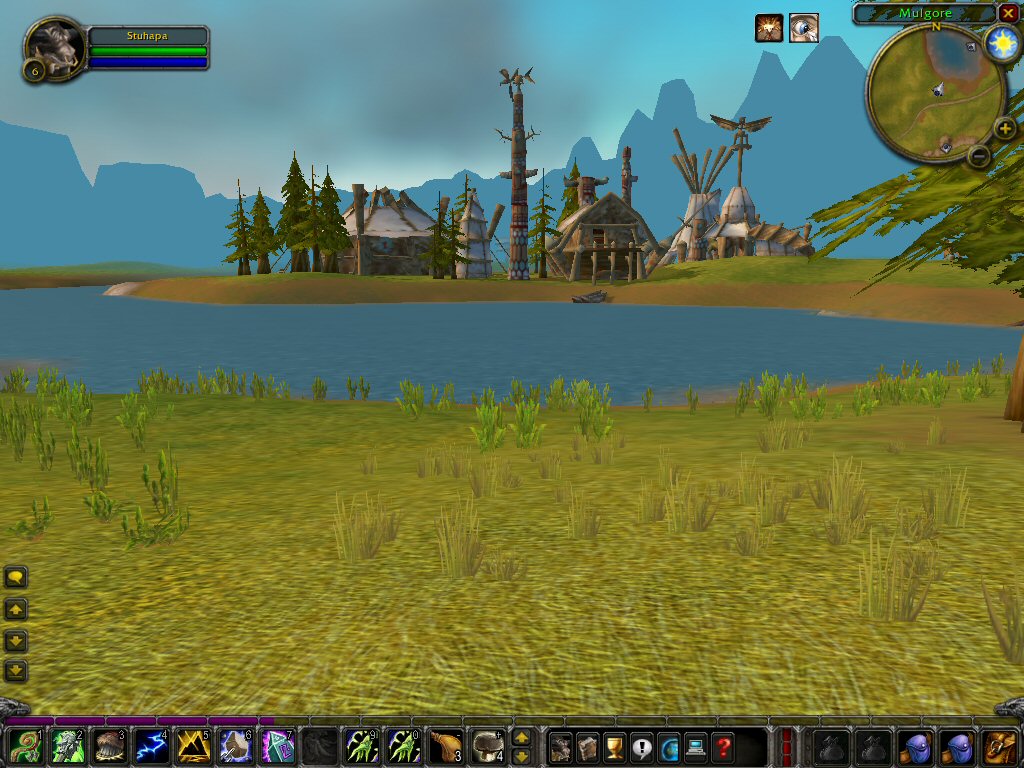1024x768 pixels.
Task: Open the character info micro button
Action: tap(561, 746)
